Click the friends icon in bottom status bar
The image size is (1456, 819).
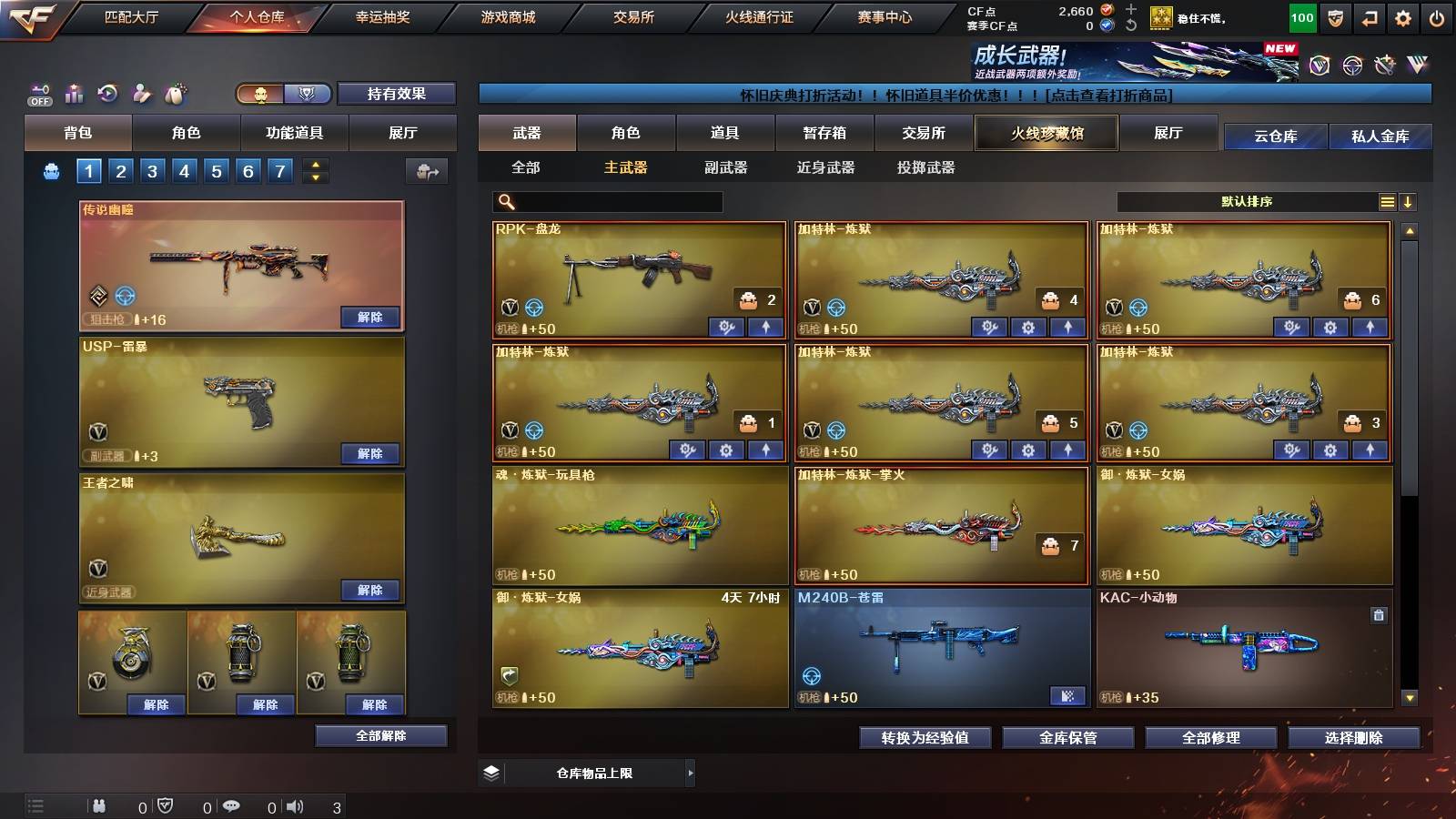click(98, 805)
